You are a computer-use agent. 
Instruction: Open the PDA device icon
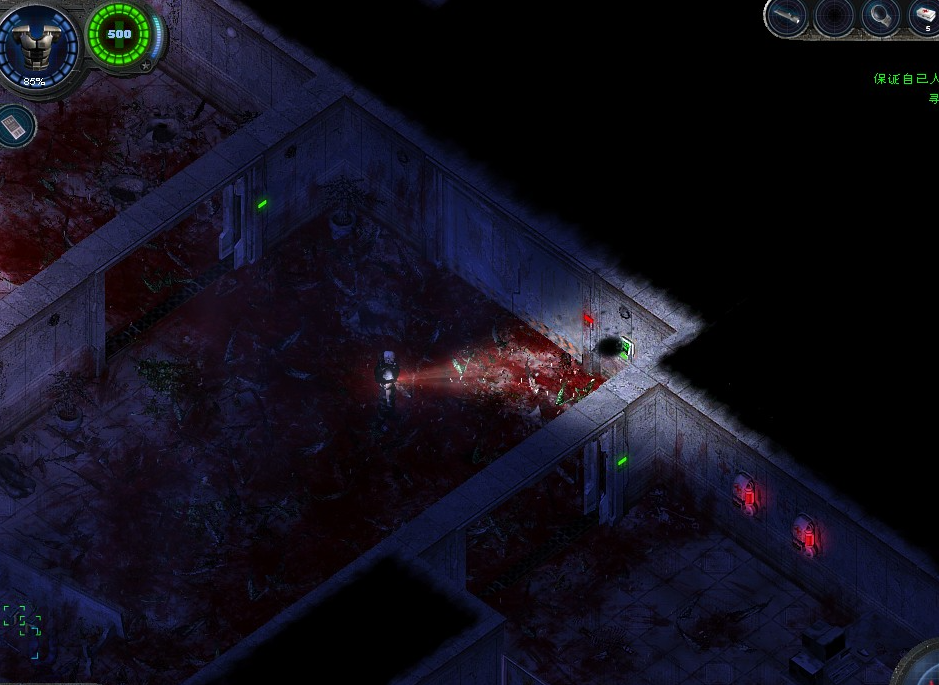[16, 126]
